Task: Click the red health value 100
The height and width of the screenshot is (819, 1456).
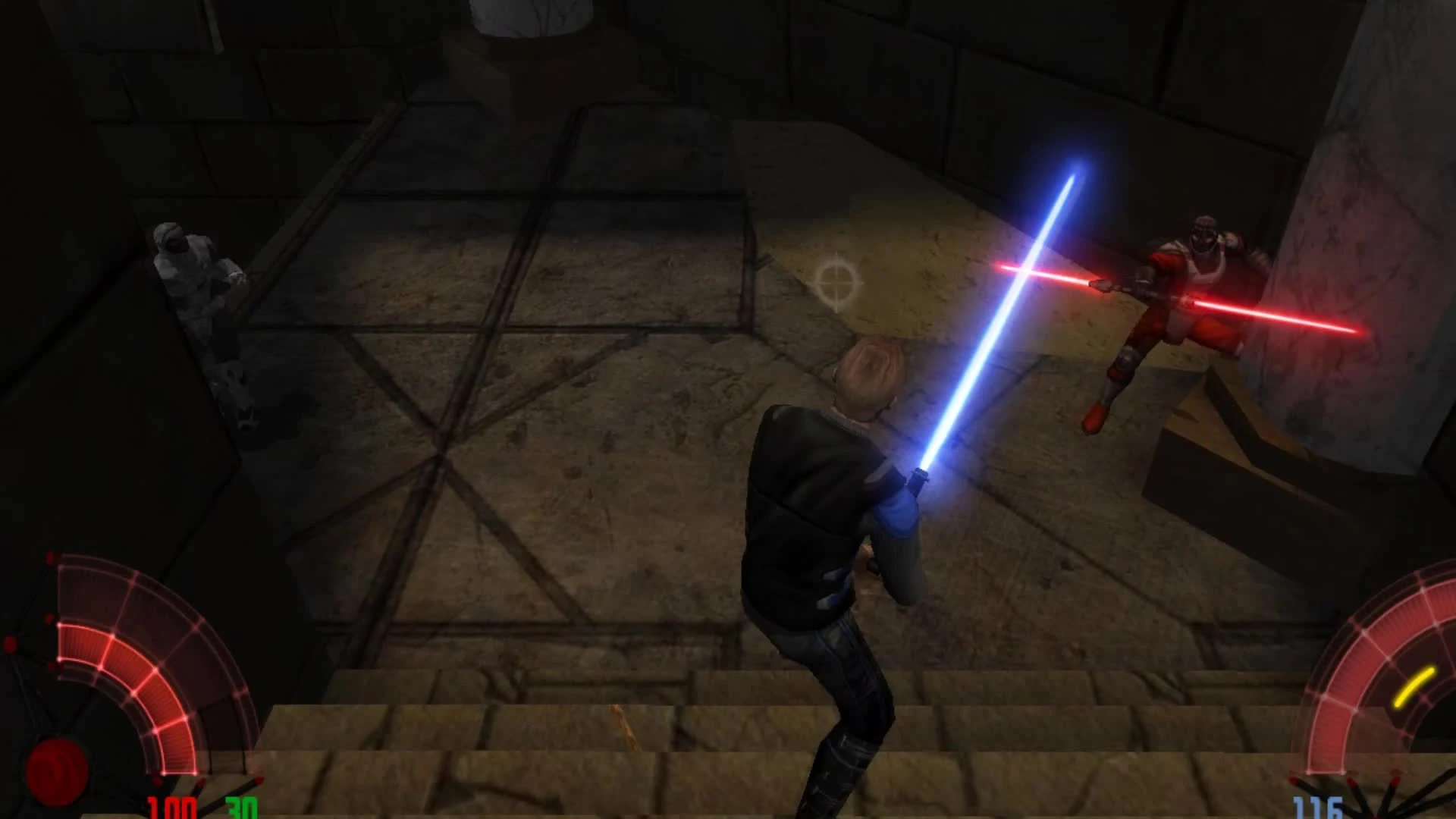Action: (x=173, y=808)
